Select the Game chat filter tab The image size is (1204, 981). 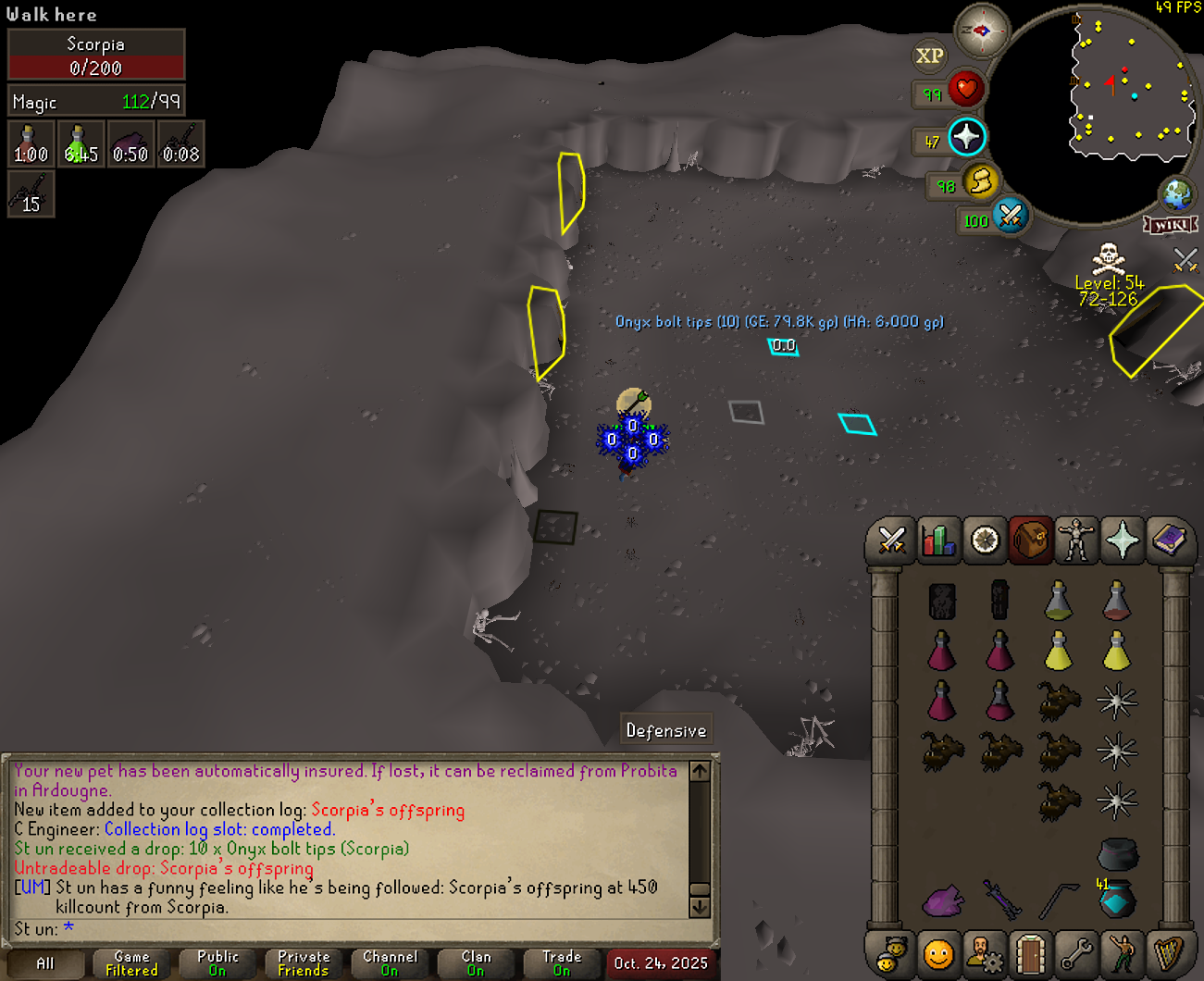click(131, 963)
